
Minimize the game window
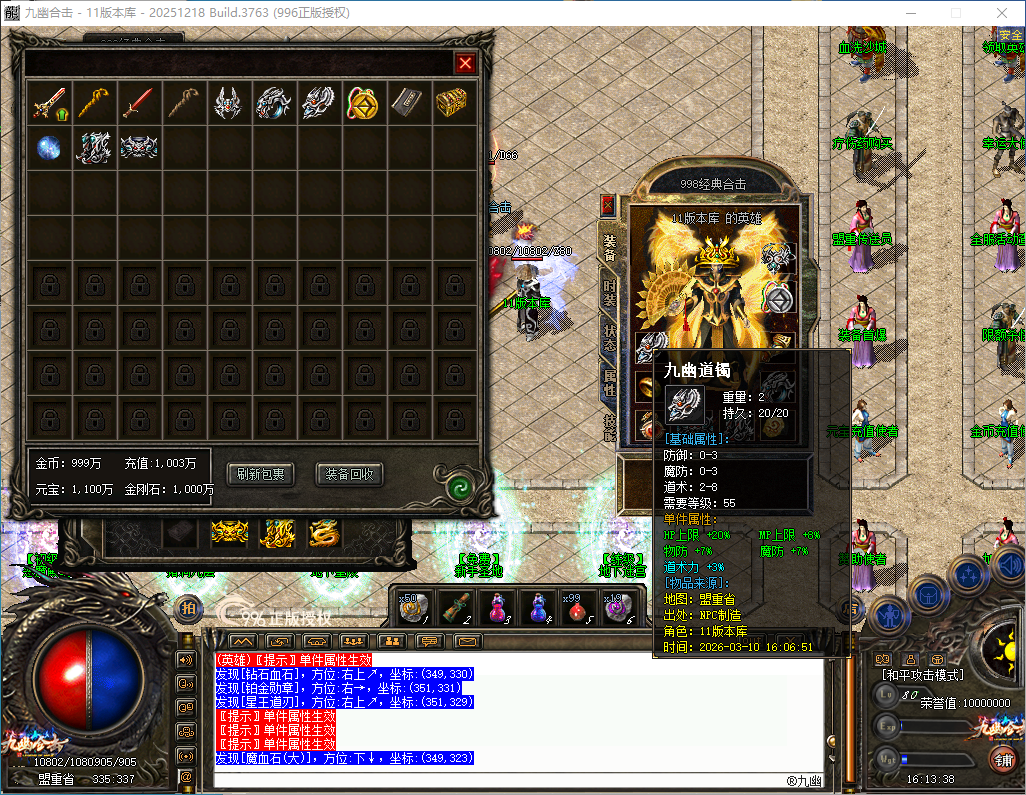(x=909, y=13)
